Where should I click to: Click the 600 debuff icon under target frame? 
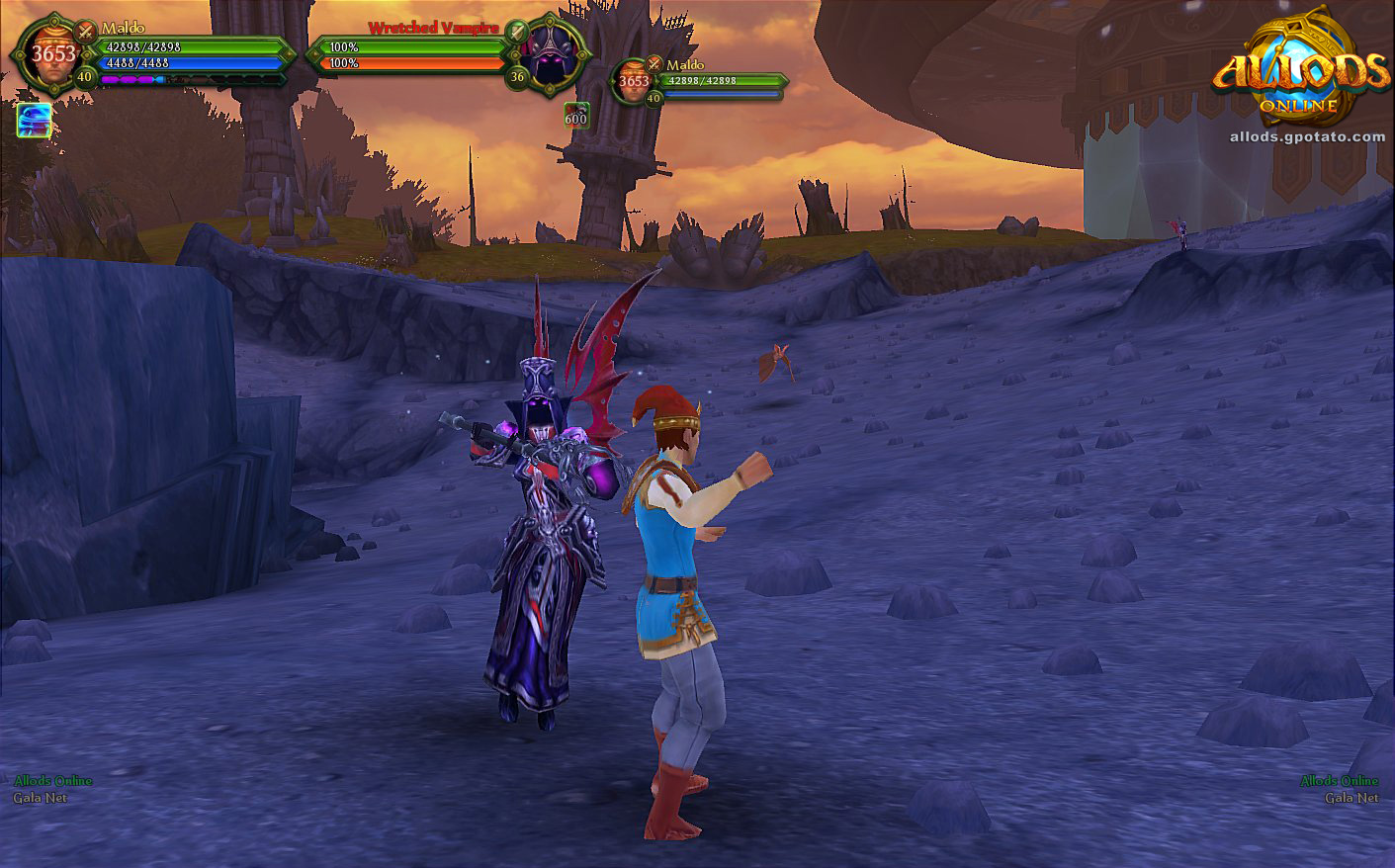pyautogui.click(x=575, y=114)
